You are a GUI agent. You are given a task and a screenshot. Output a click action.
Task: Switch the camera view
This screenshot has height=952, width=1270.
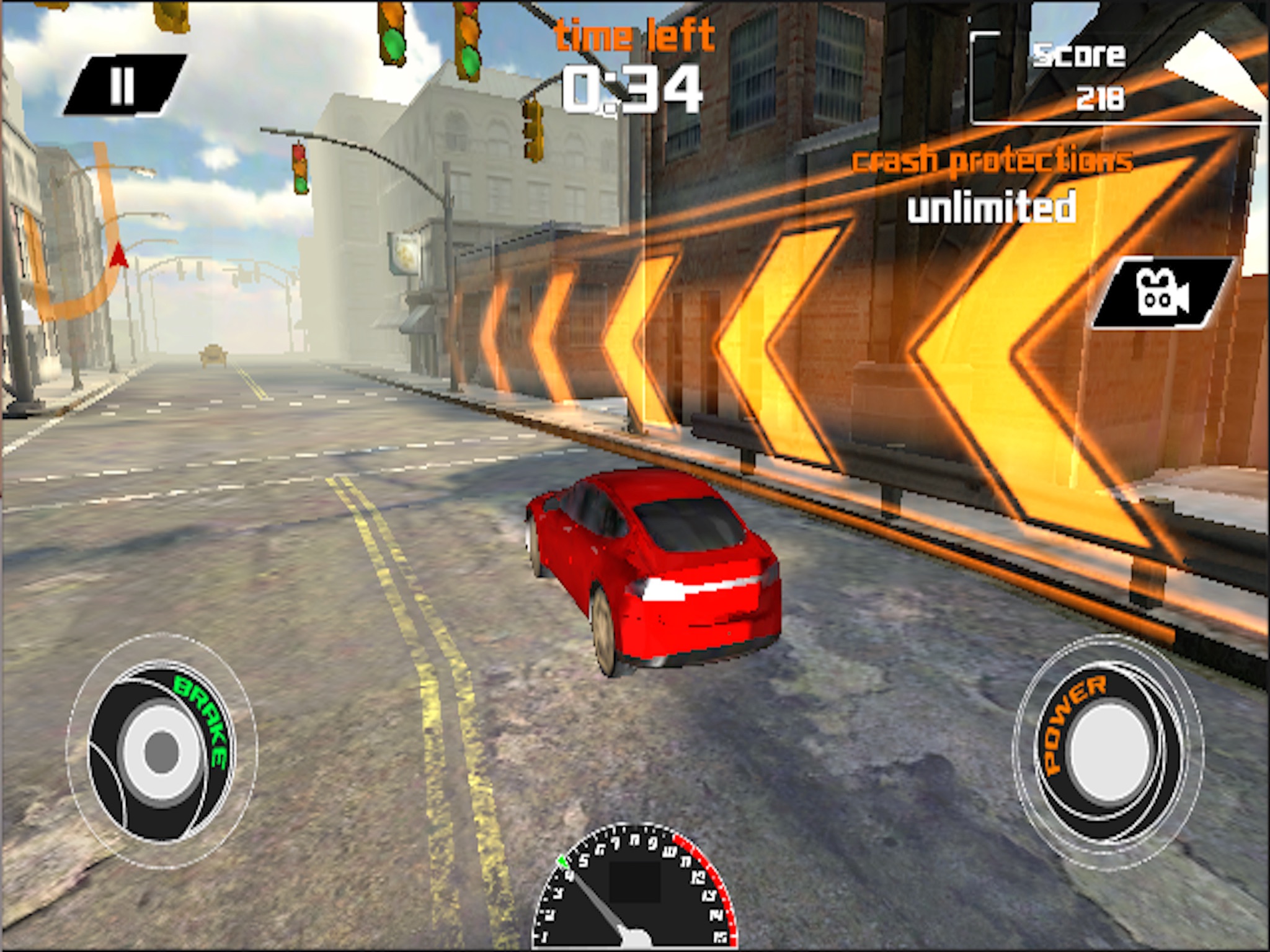(1162, 293)
